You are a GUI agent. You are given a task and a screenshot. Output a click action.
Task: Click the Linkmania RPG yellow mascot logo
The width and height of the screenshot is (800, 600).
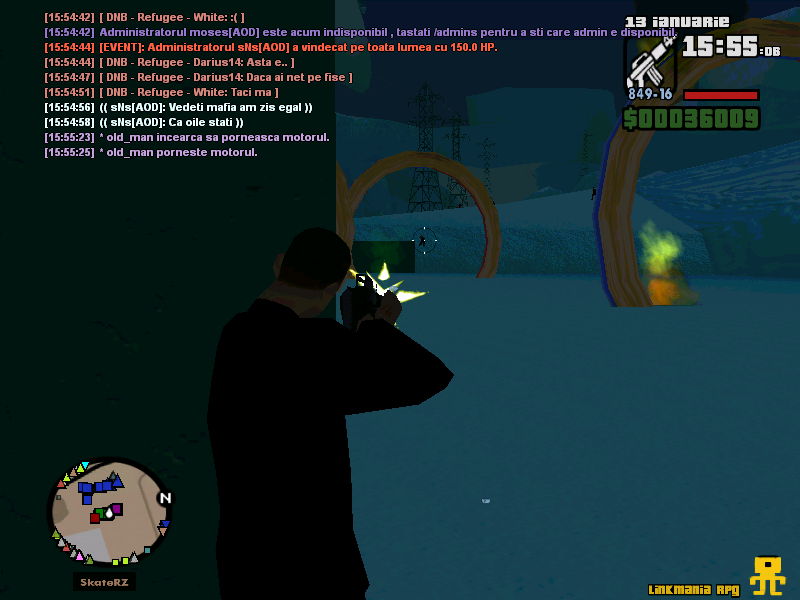click(768, 575)
